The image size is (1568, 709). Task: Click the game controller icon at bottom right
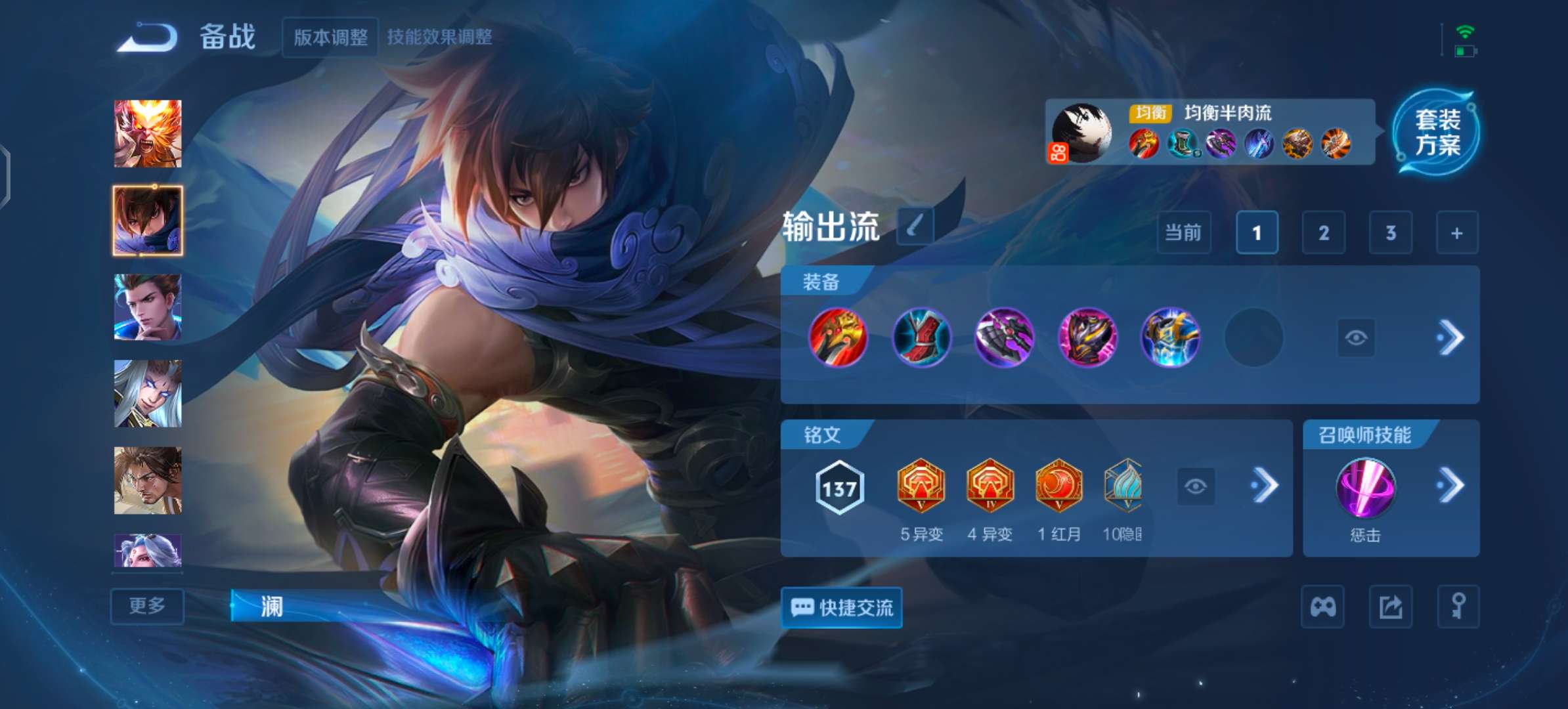coord(1323,606)
